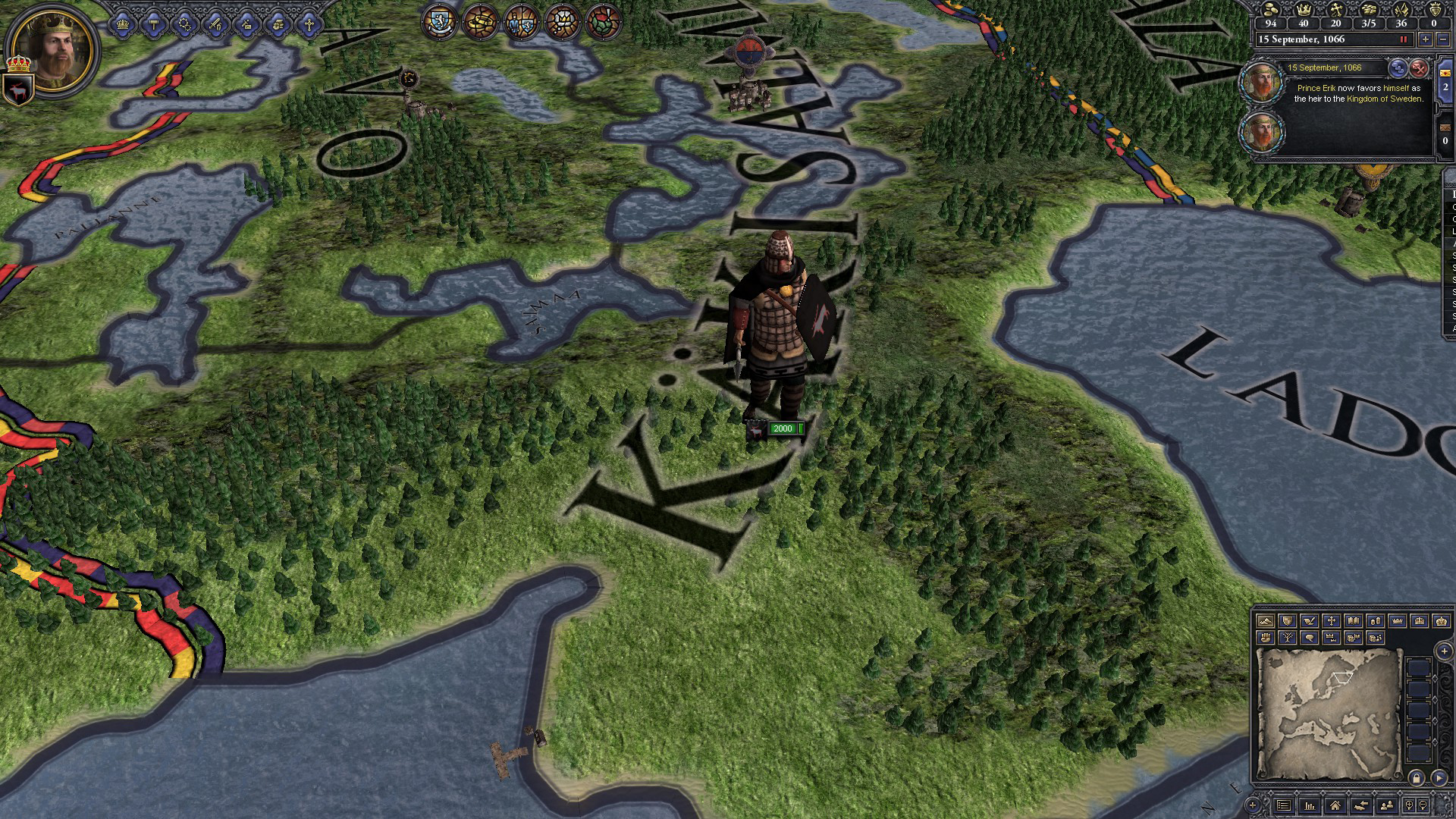
Task: Click the blue coat-of-arms alert icon
Action: coord(439,22)
